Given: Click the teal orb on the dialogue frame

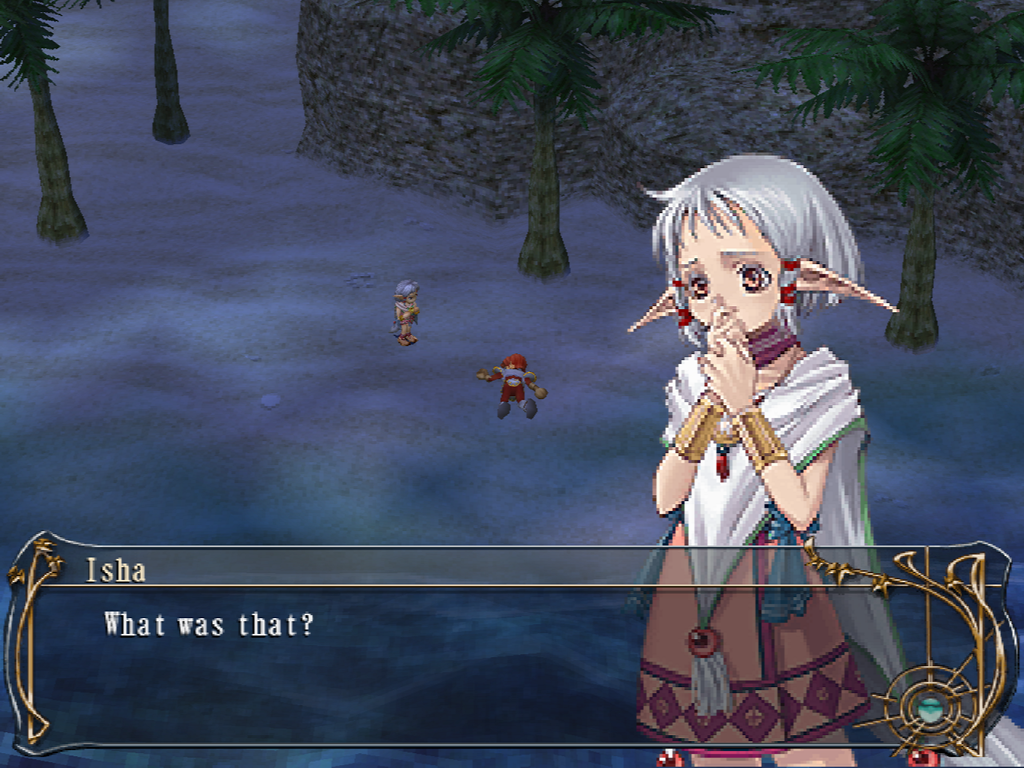Looking at the screenshot, I should point(930,709).
